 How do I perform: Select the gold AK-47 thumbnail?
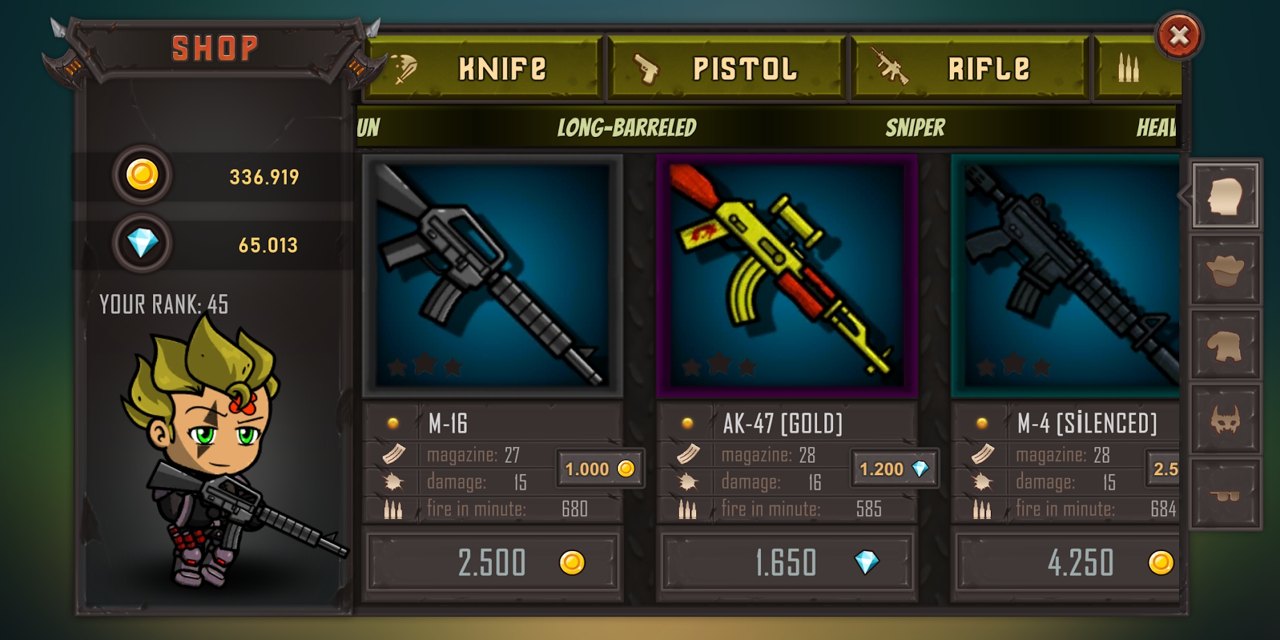point(786,276)
